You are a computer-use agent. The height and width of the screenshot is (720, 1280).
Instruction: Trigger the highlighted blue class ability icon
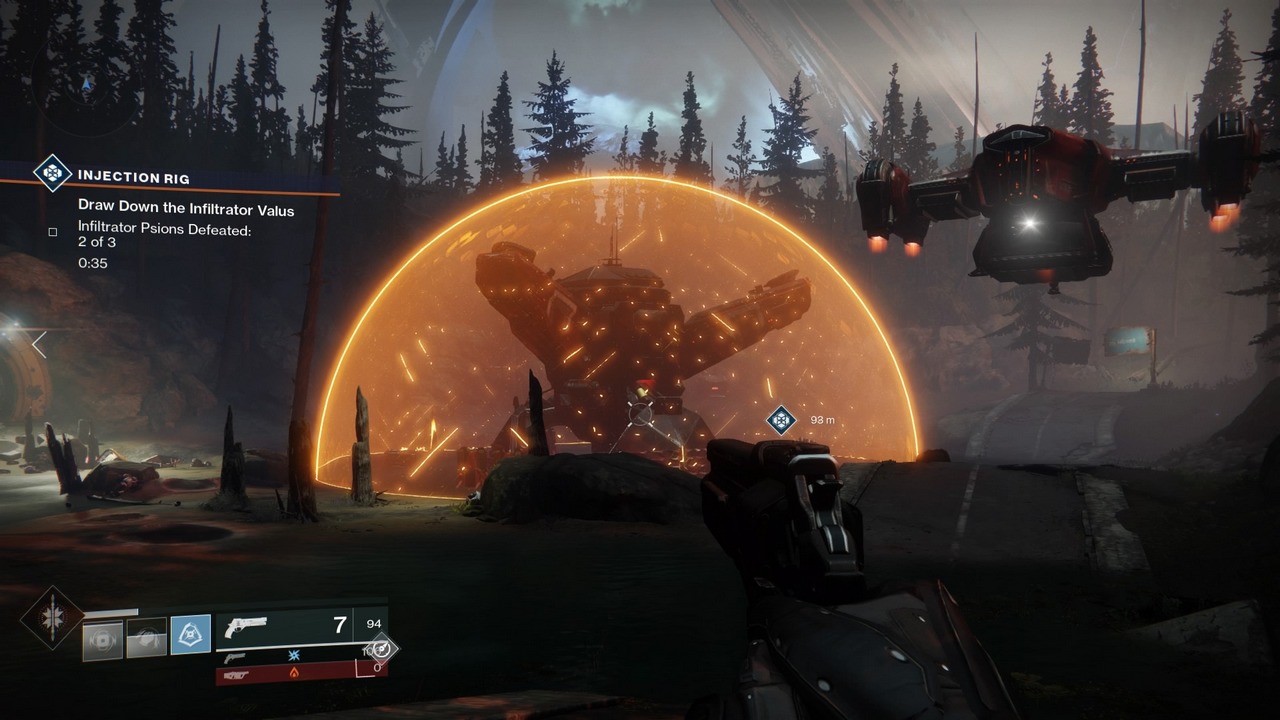[x=190, y=634]
